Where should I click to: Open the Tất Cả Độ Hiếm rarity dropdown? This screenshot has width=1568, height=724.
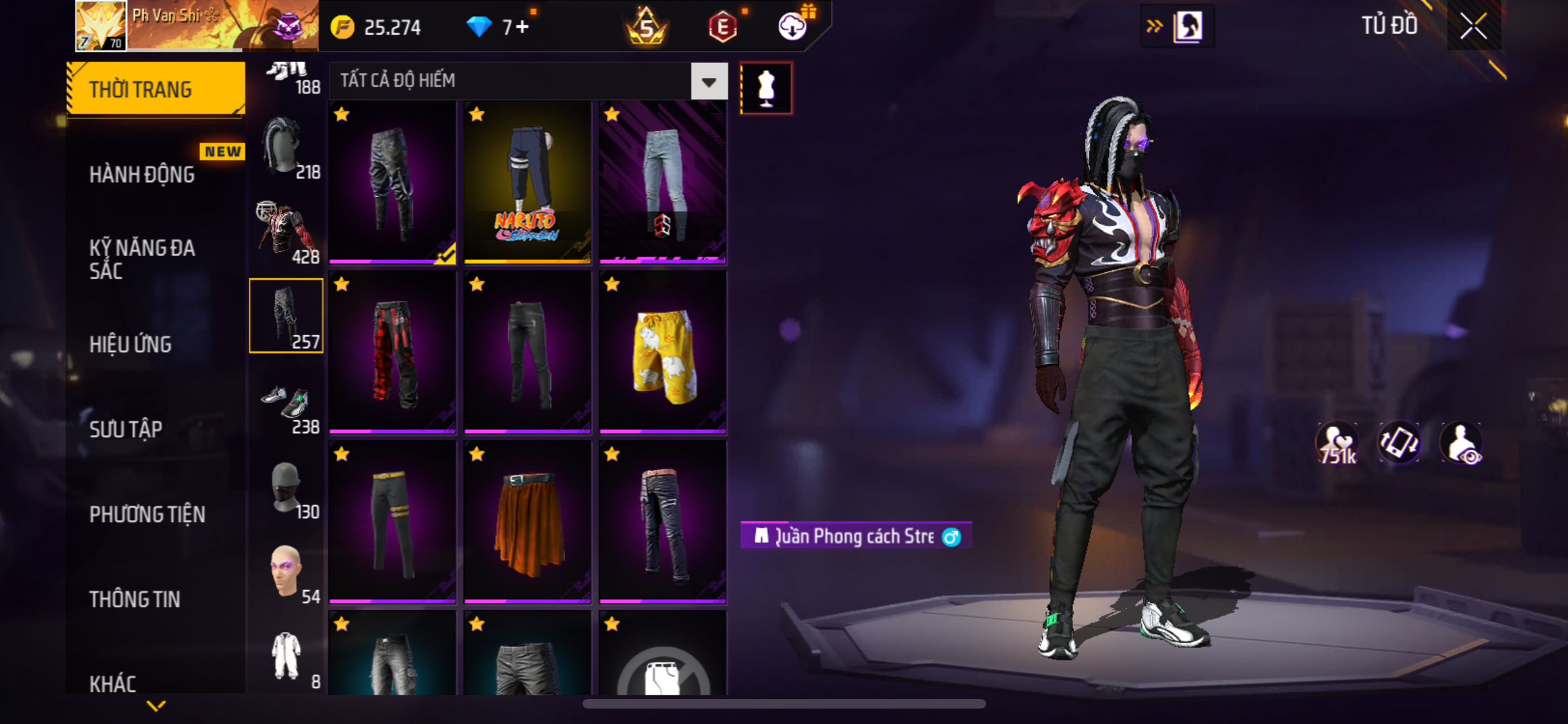click(x=709, y=82)
